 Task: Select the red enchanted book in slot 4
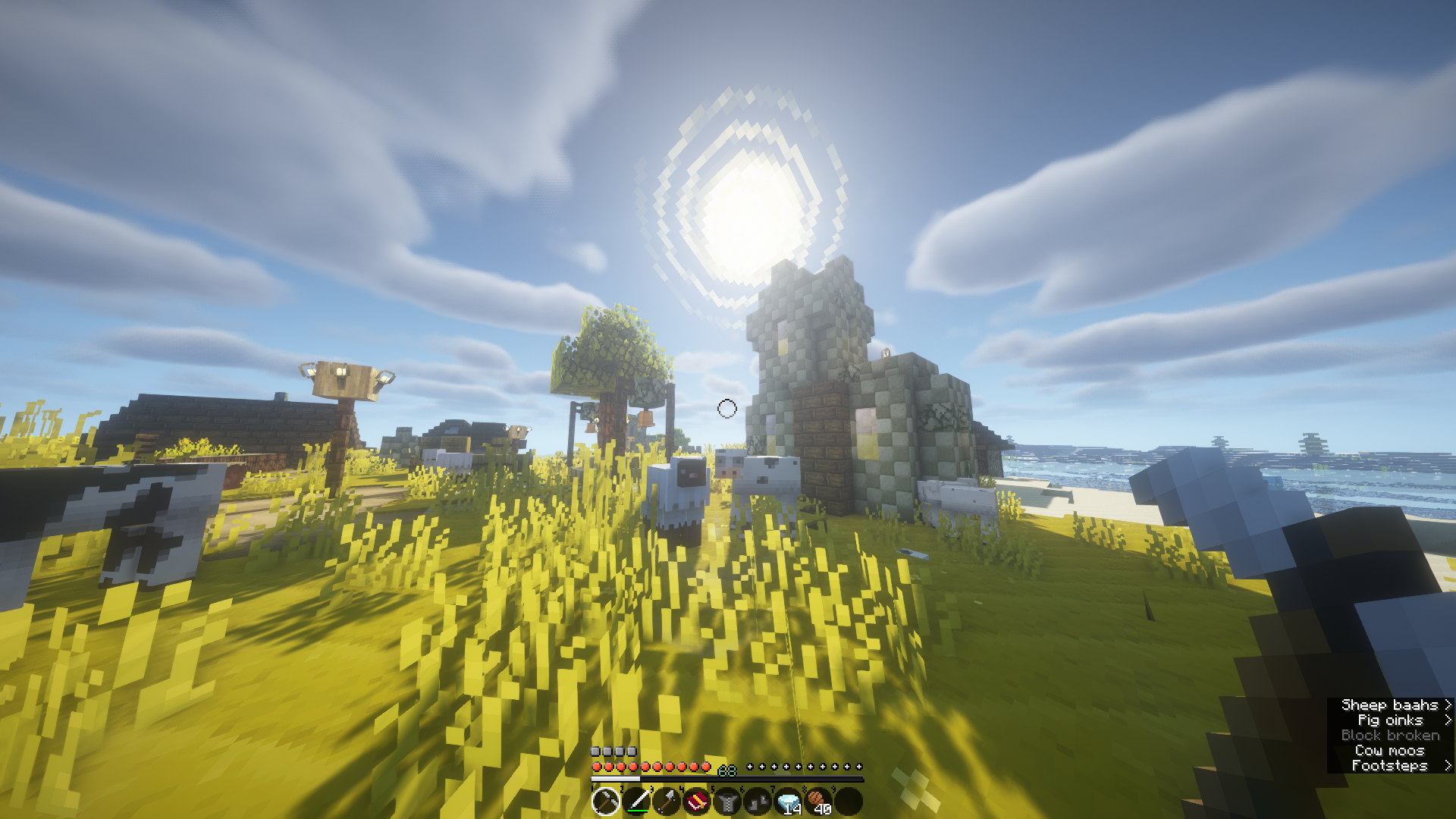pyautogui.click(x=697, y=803)
